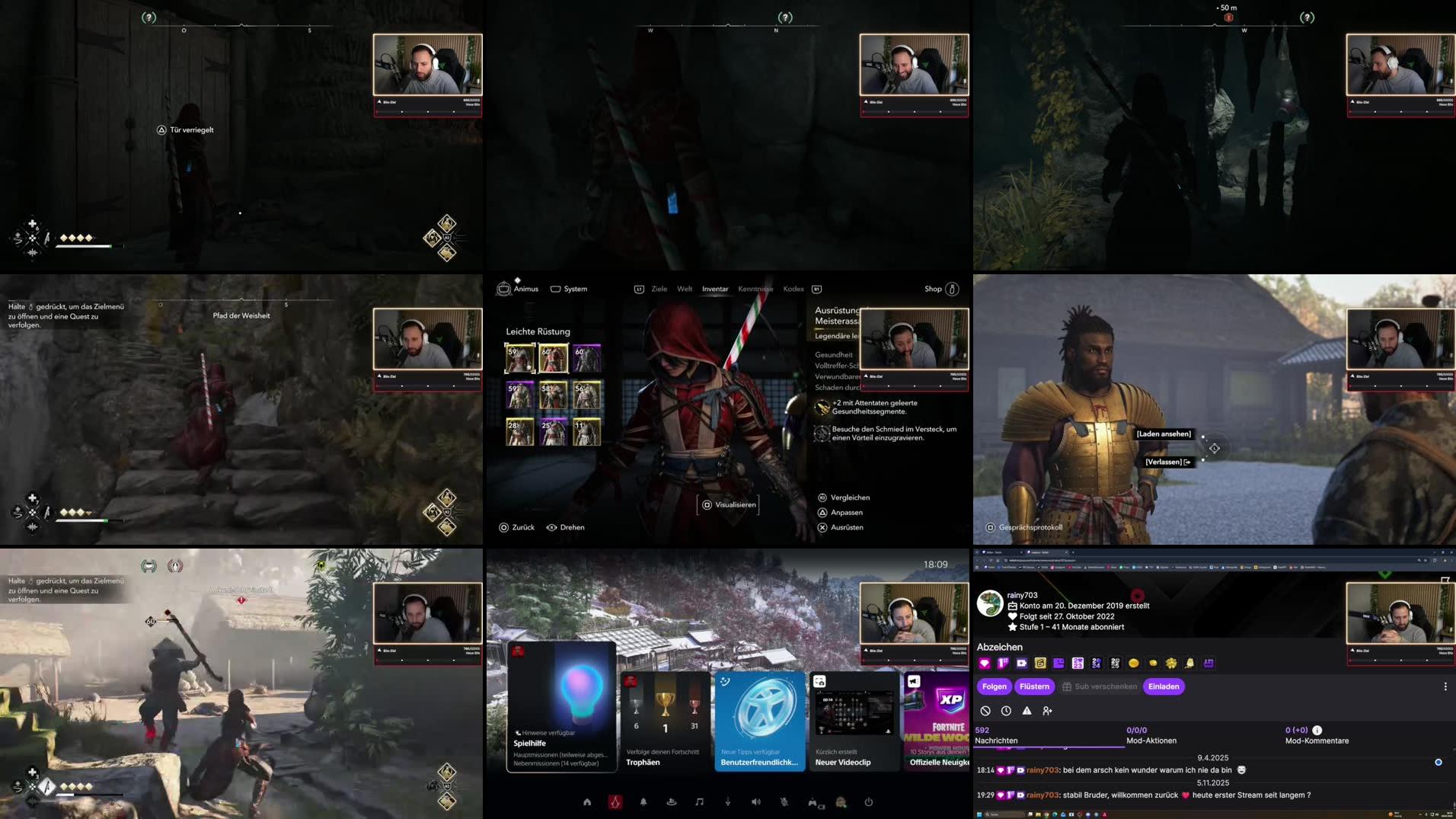Click the timeout clock icon in the mod view
This screenshot has width=1456, height=819.
click(x=1006, y=710)
